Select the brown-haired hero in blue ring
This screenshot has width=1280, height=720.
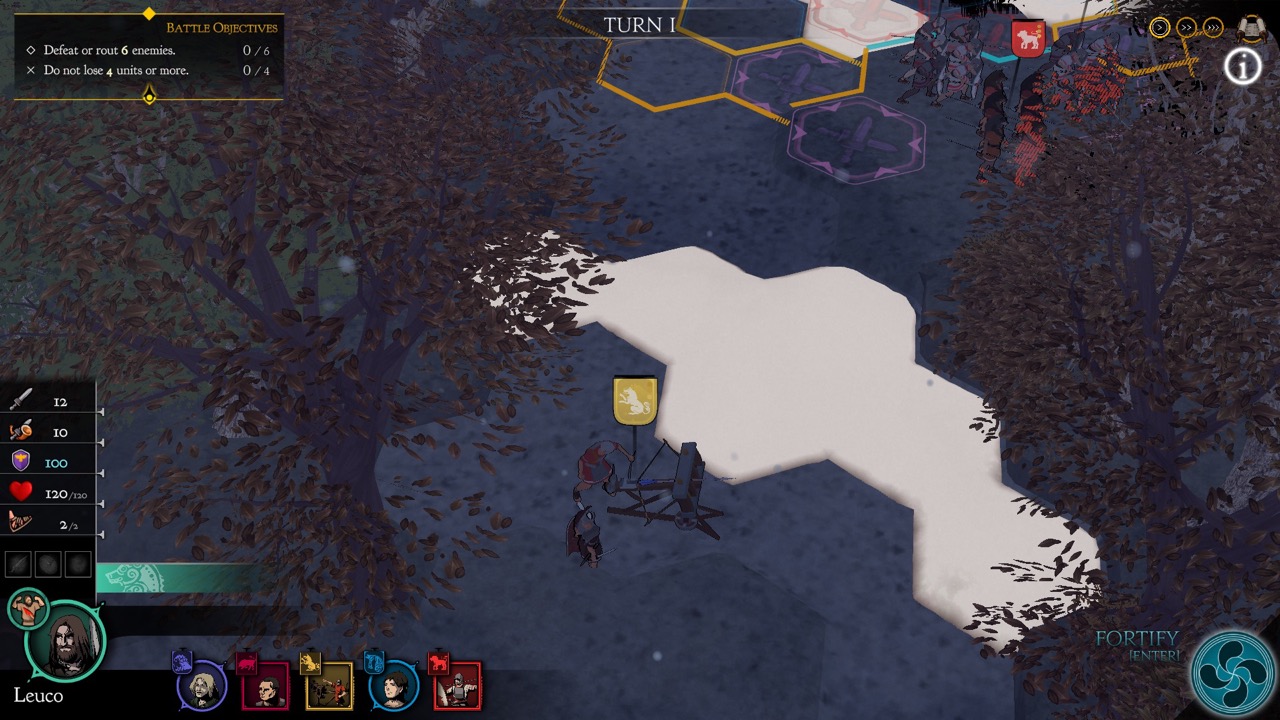click(x=393, y=687)
